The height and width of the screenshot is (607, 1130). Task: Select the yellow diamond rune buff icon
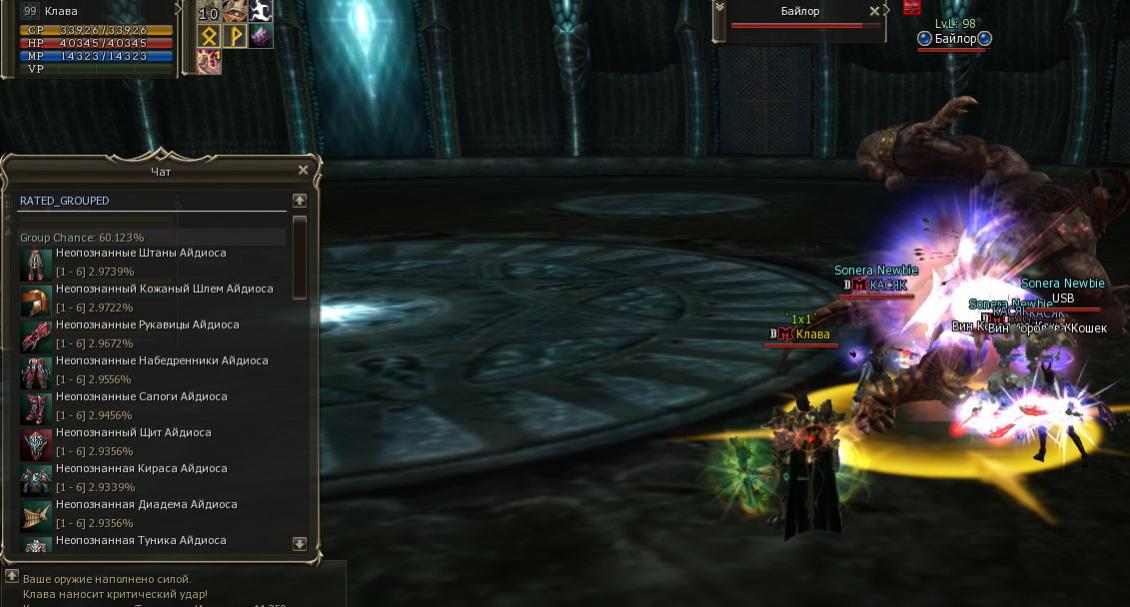(209, 36)
